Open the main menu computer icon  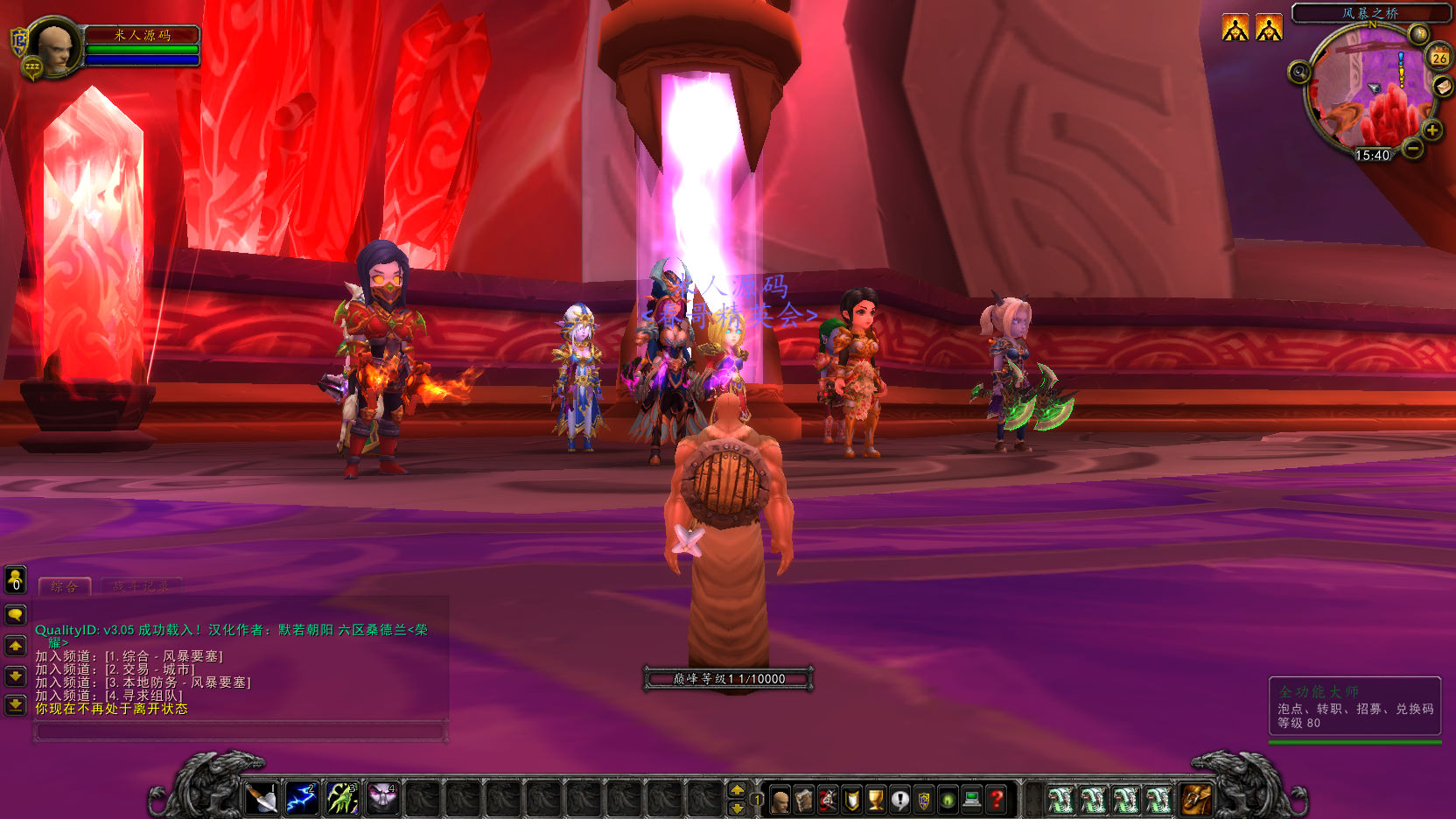click(971, 799)
